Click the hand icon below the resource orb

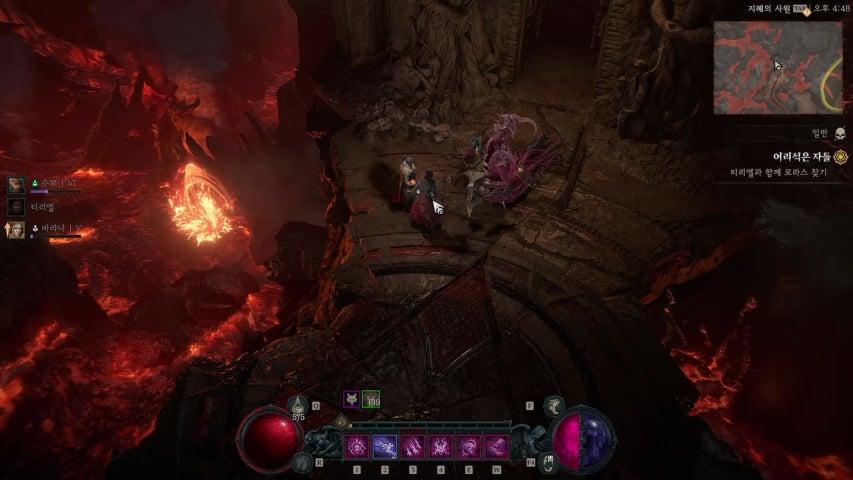[x=552, y=462]
